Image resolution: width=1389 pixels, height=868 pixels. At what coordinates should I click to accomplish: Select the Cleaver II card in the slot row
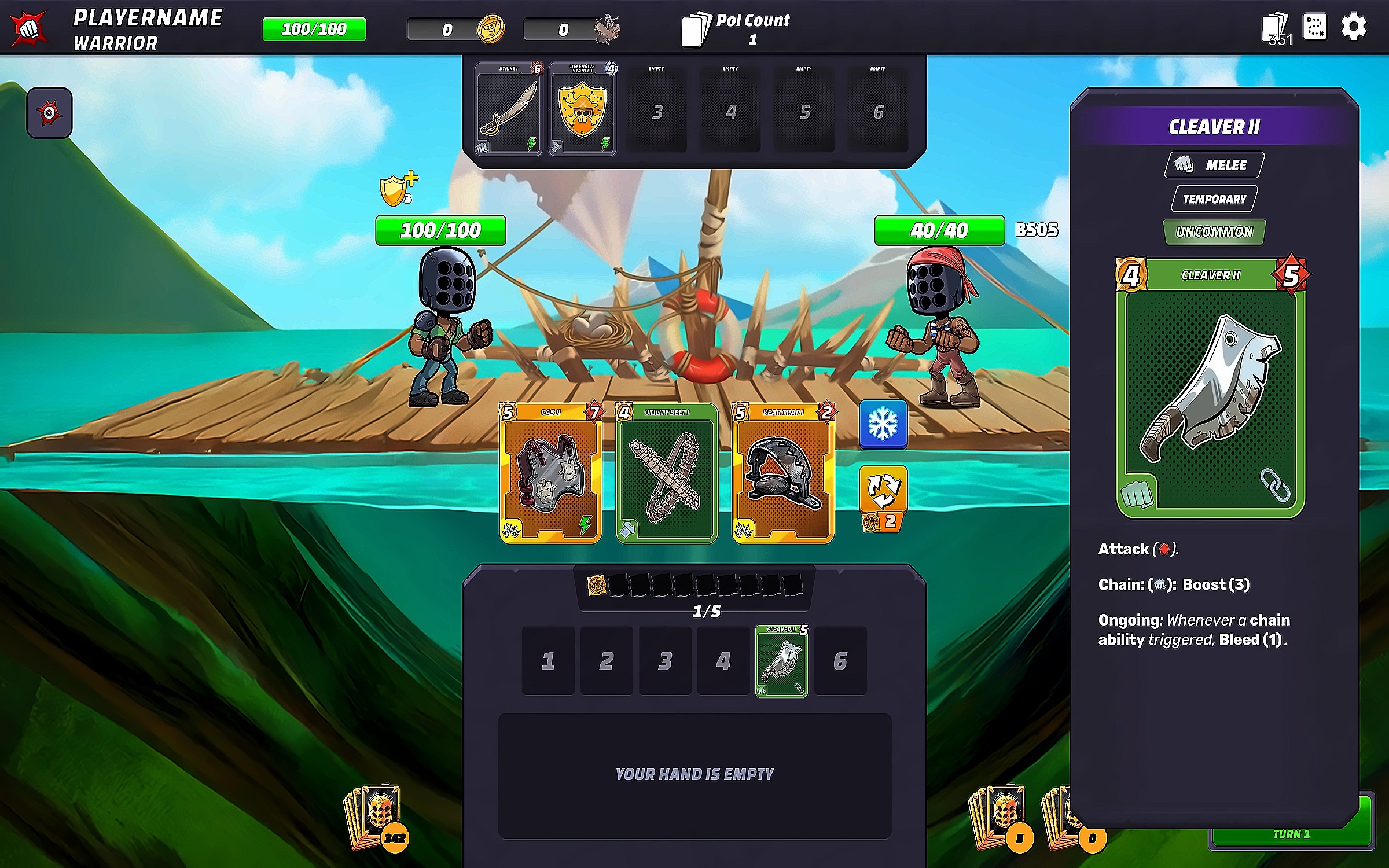point(781,661)
